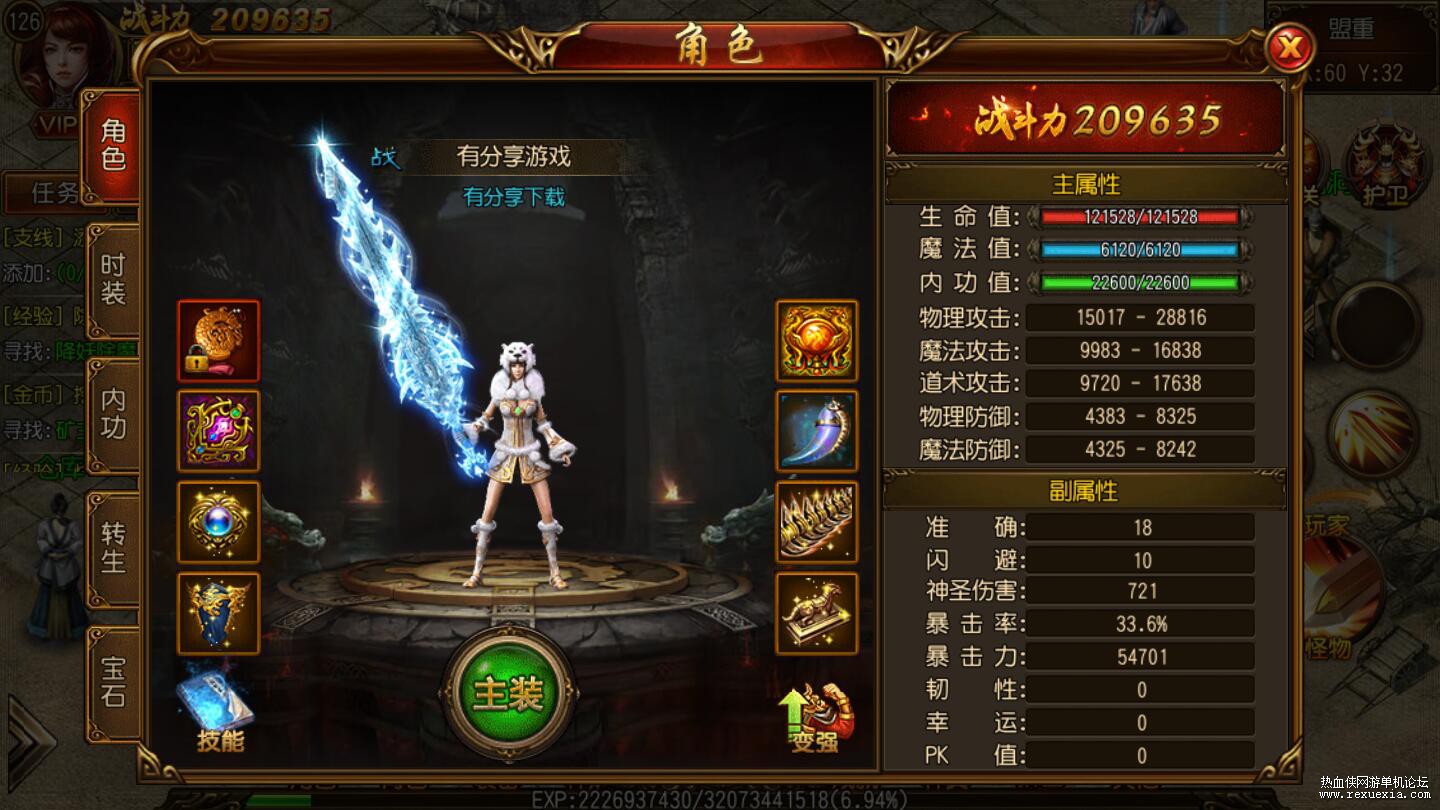The image size is (1440, 810).
Task: Open the golden medallion equipment slot
Action: point(816,340)
